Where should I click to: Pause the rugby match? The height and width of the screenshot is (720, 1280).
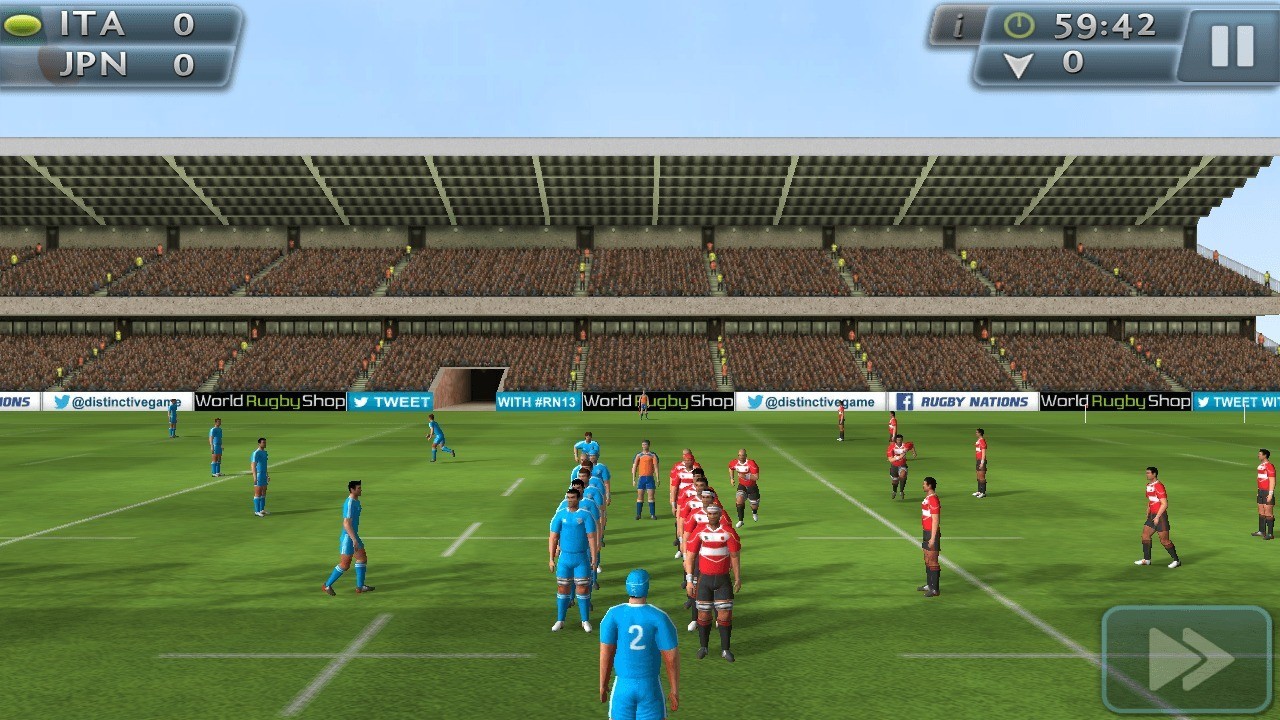click(1231, 45)
